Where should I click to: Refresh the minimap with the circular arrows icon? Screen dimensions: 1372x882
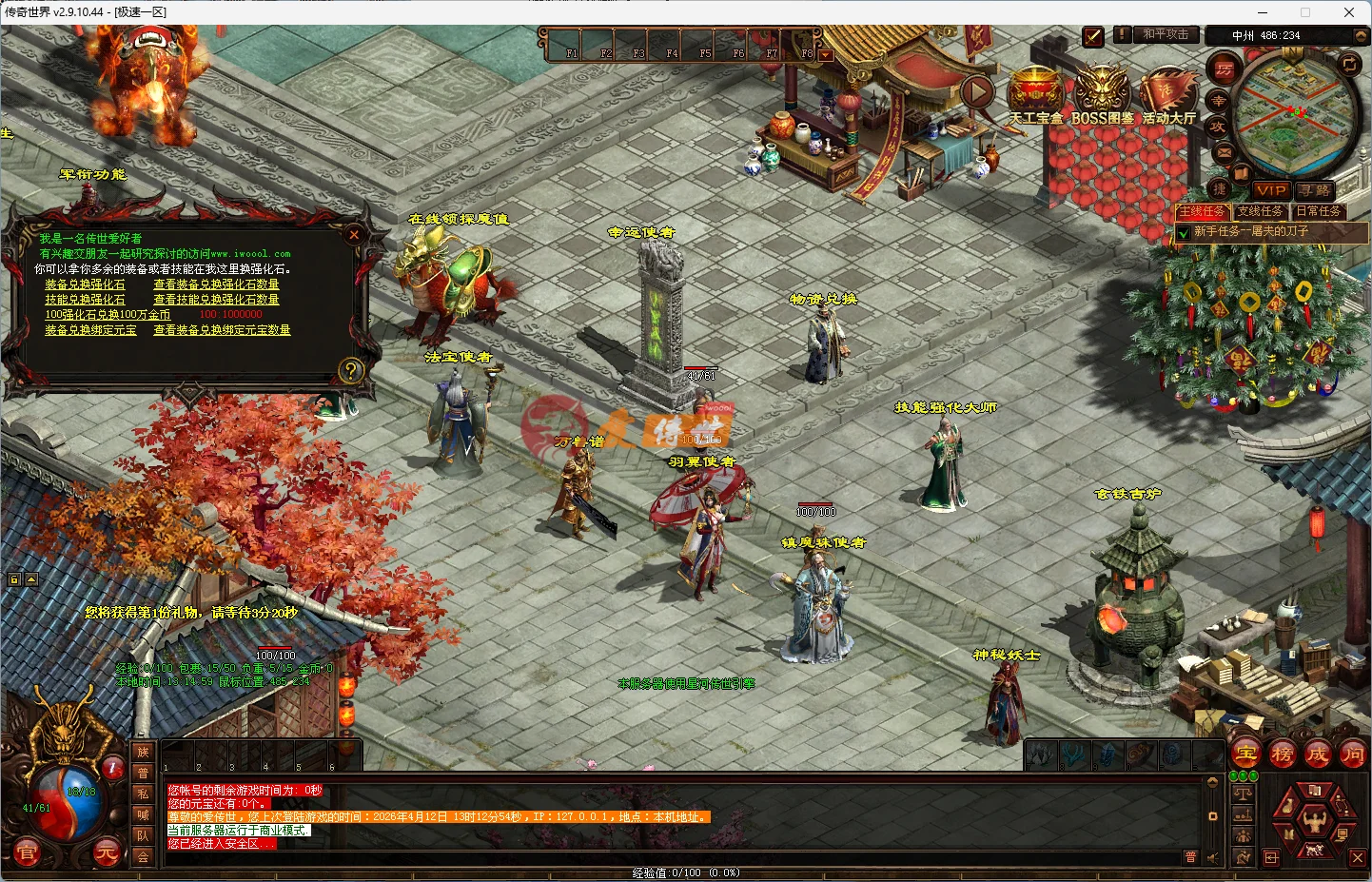click(1348, 64)
